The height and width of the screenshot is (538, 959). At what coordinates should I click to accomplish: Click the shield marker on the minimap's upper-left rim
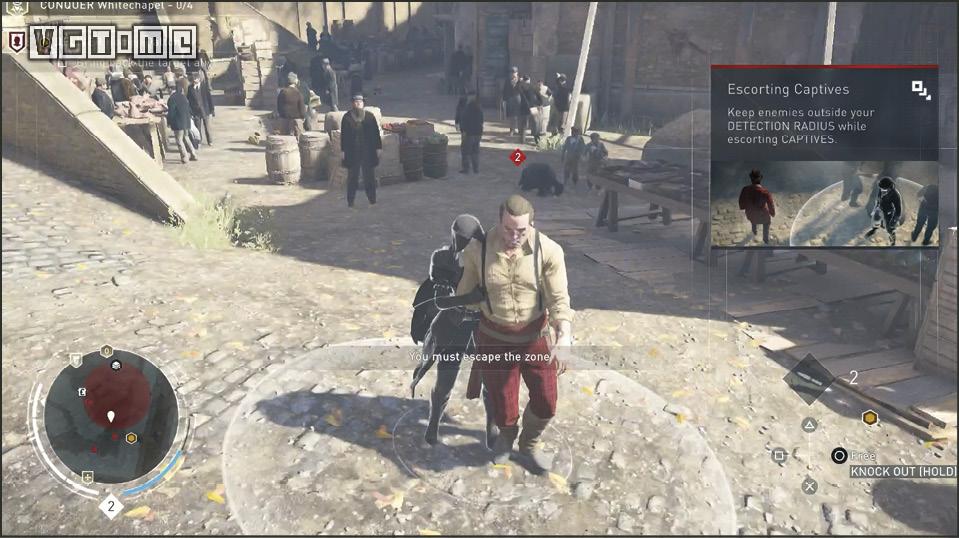pos(75,360)
